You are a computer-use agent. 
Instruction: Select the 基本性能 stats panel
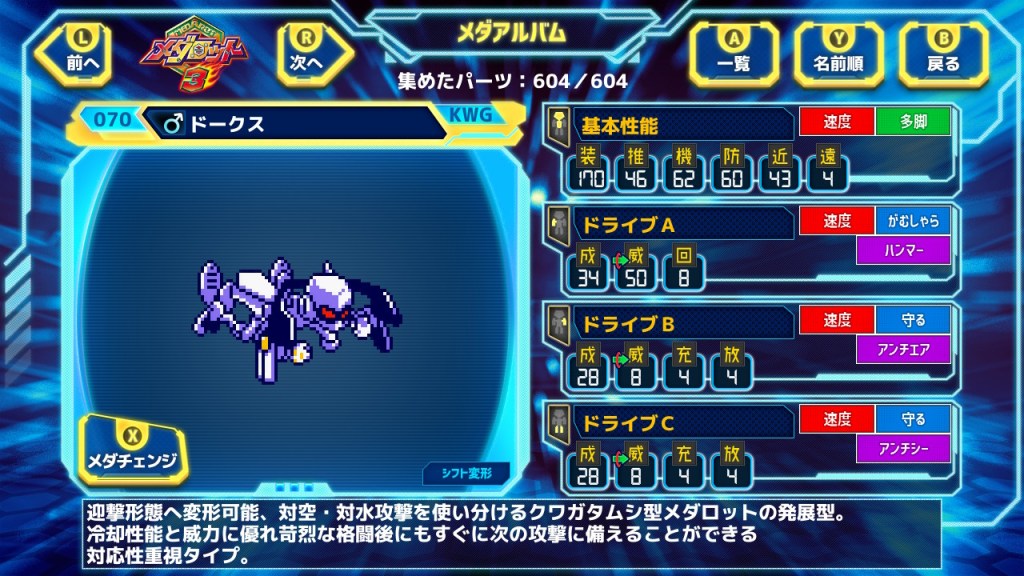click(x=670, y=125)
